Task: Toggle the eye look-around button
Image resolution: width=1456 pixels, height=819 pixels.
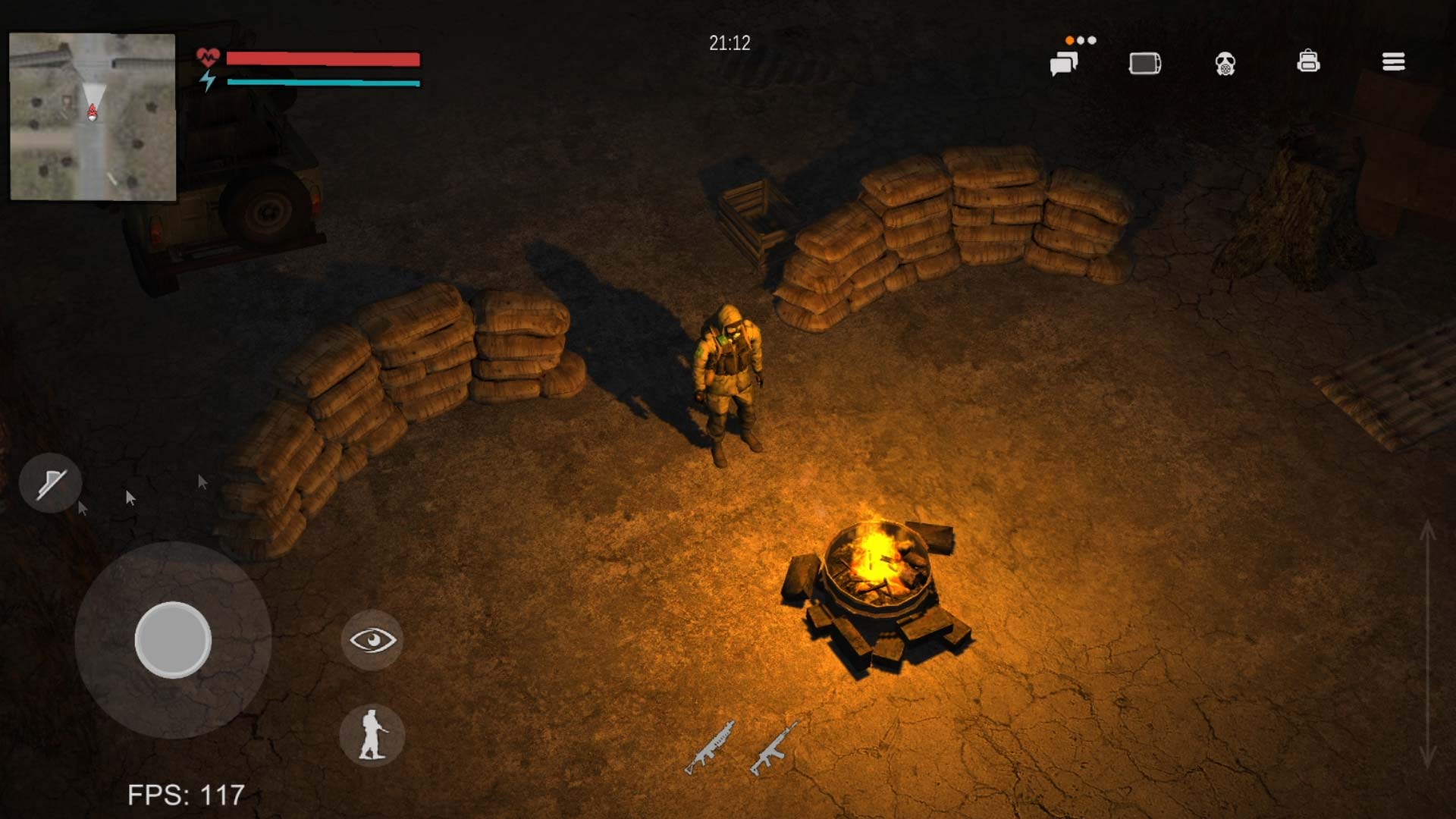Action: 372,641
